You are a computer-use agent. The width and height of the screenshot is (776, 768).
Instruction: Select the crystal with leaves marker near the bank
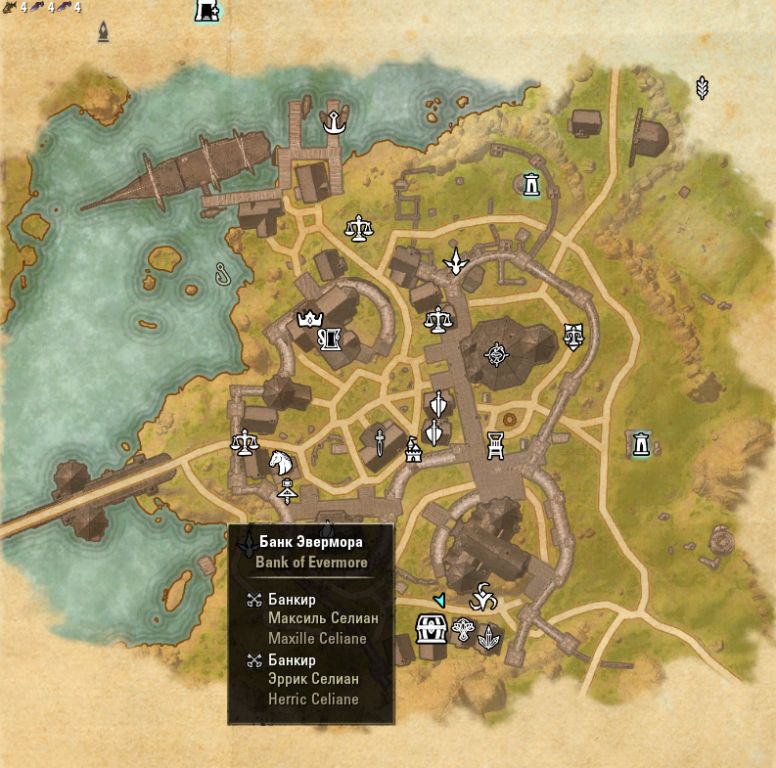coord(489,637)
